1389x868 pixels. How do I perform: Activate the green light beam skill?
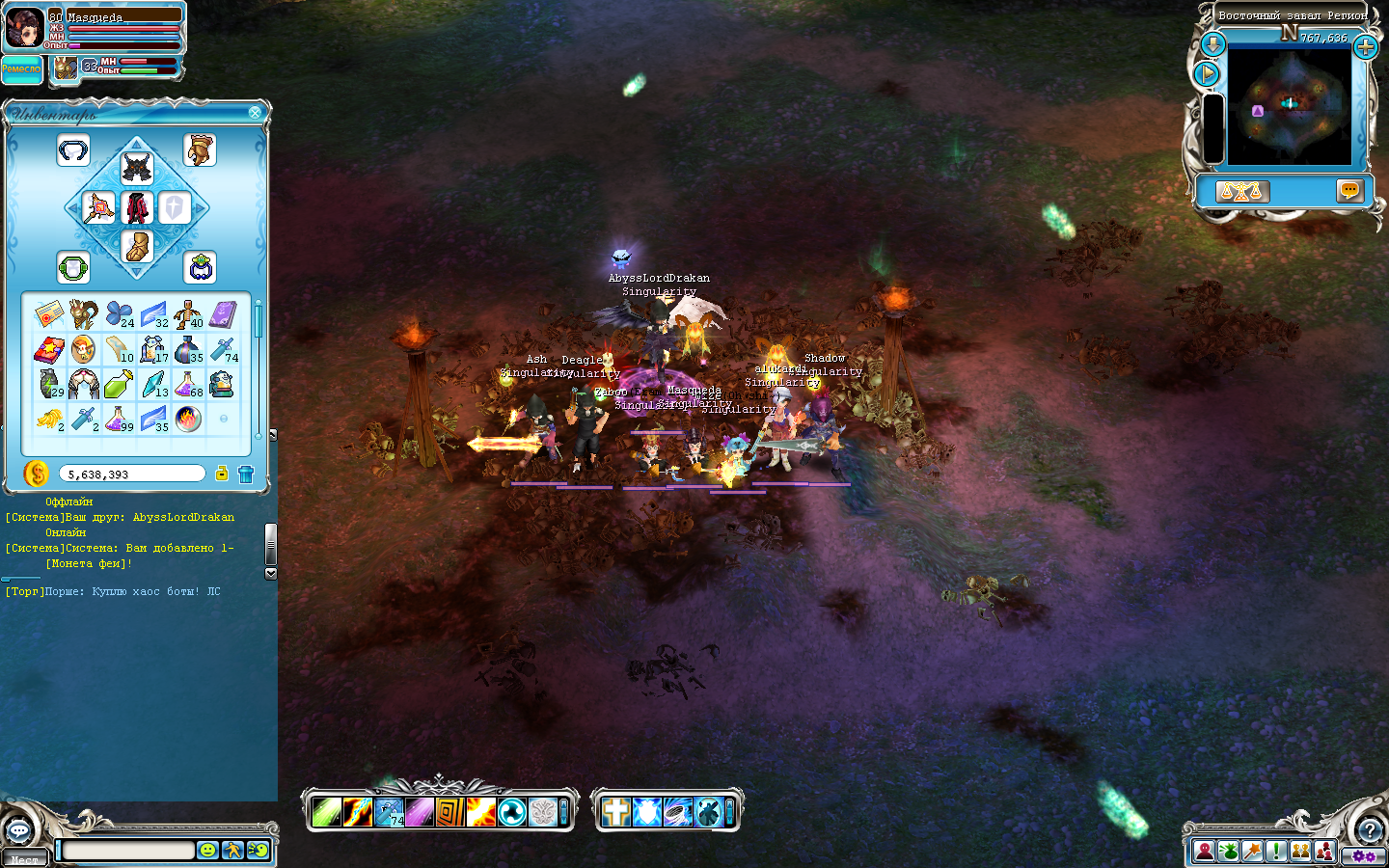tap(327, 812)
